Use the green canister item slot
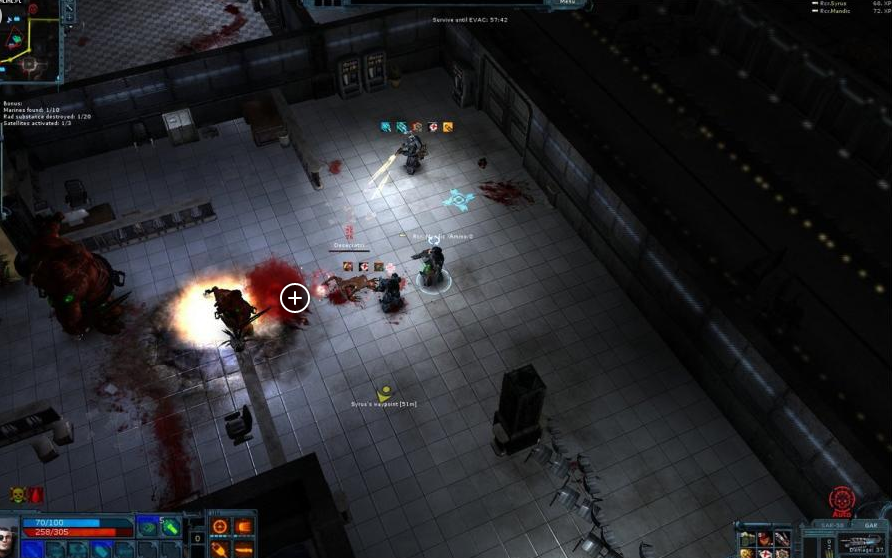 170,526
